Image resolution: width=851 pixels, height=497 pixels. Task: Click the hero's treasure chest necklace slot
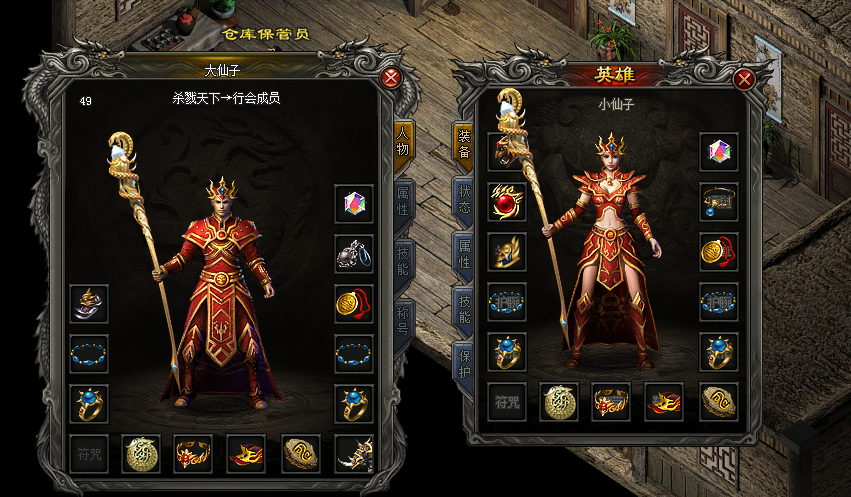(719, 201)
